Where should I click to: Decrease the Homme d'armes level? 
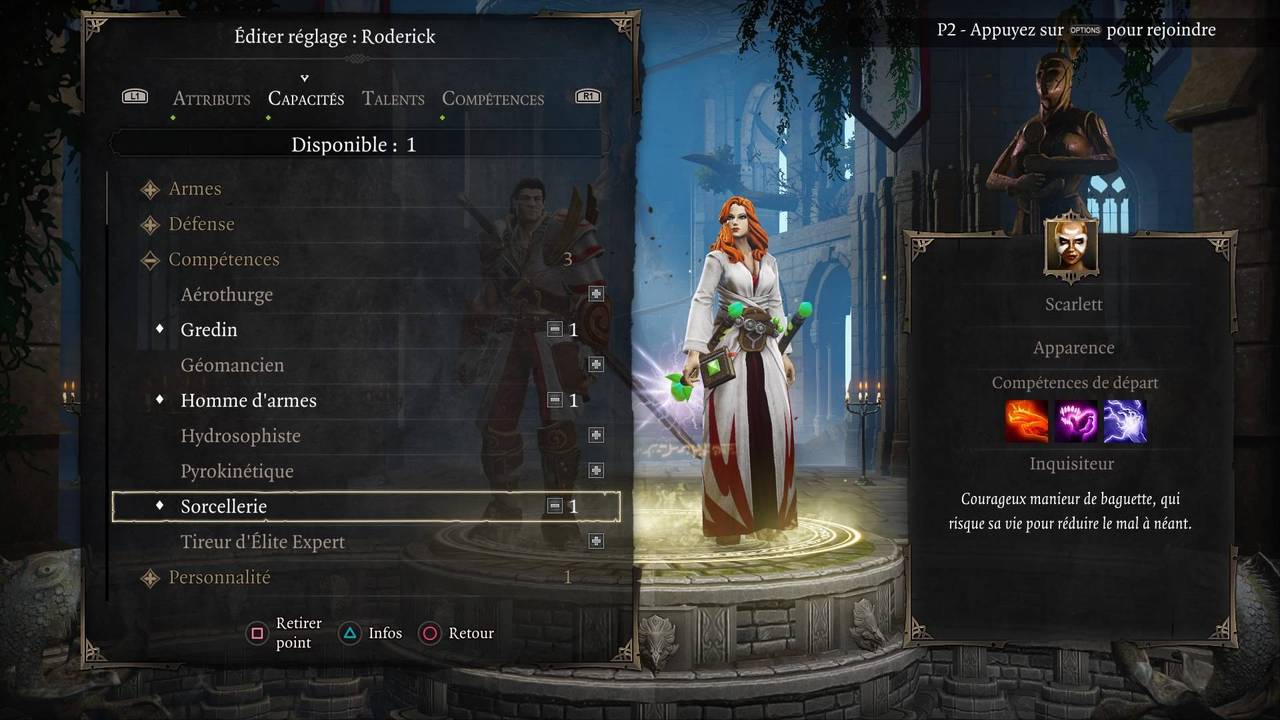tap(555, 400)
